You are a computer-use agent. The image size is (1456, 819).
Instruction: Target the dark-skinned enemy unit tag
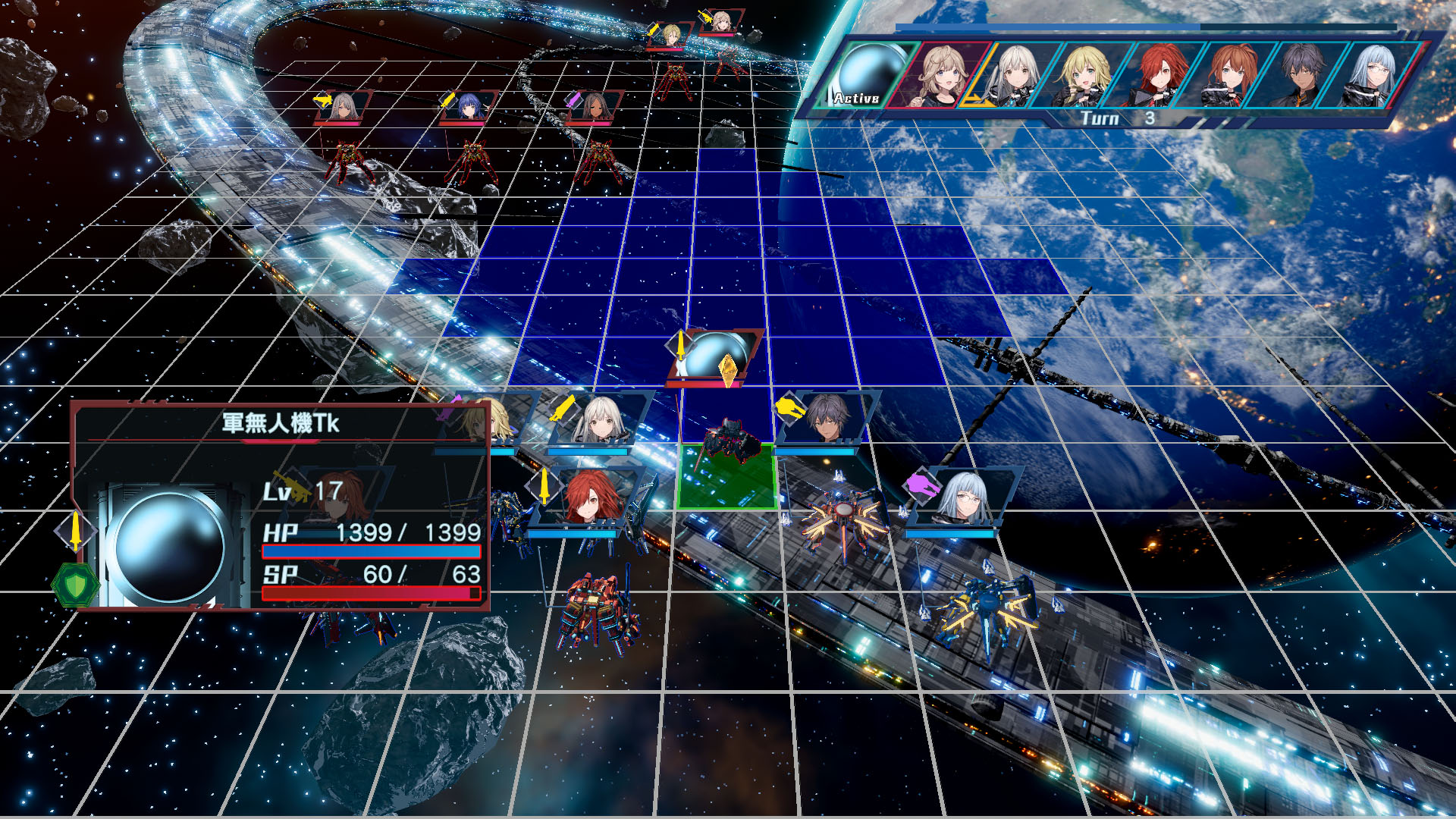click(x=594, y=107)
